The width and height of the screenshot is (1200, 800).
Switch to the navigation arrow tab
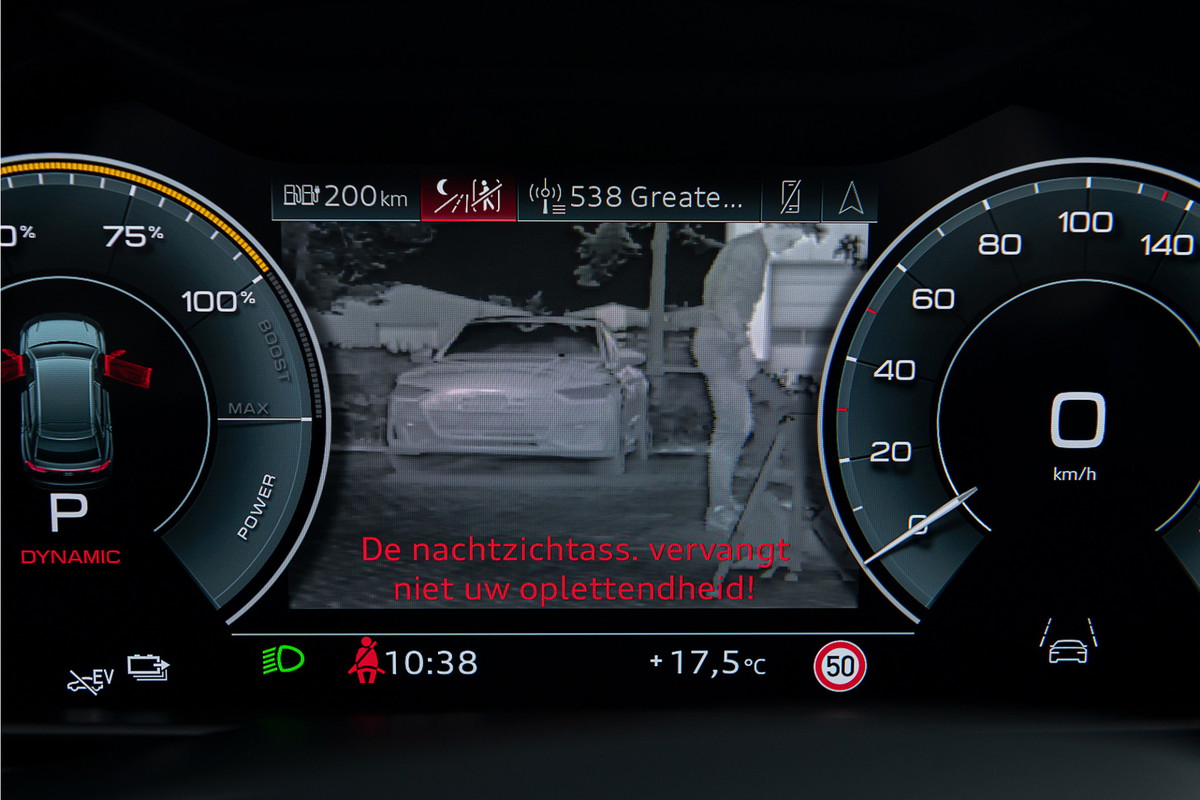pyautogui.click(x=849, y=197)
